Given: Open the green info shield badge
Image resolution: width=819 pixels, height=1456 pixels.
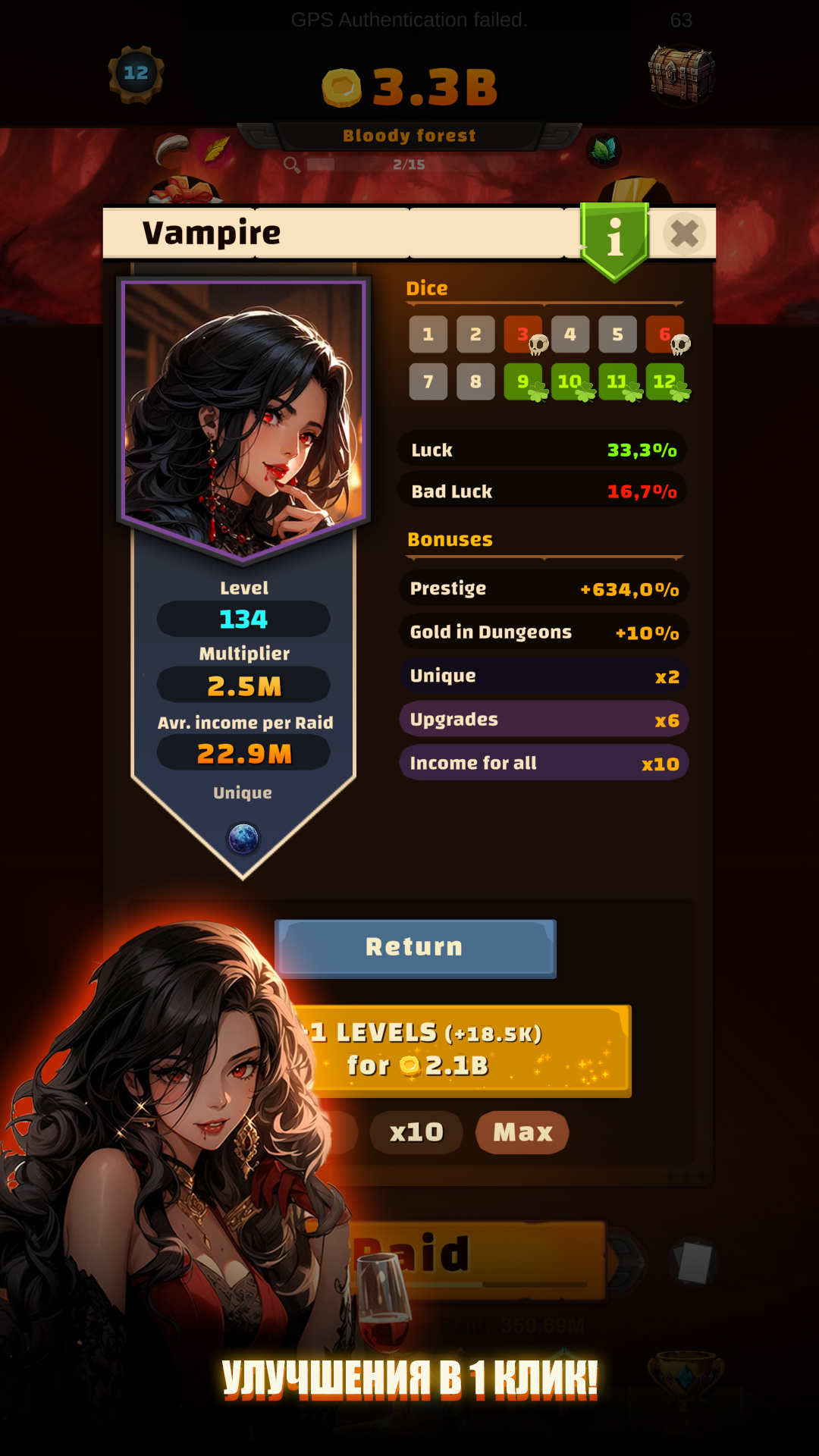Looking at the screenshot, I should click(615, 239).
